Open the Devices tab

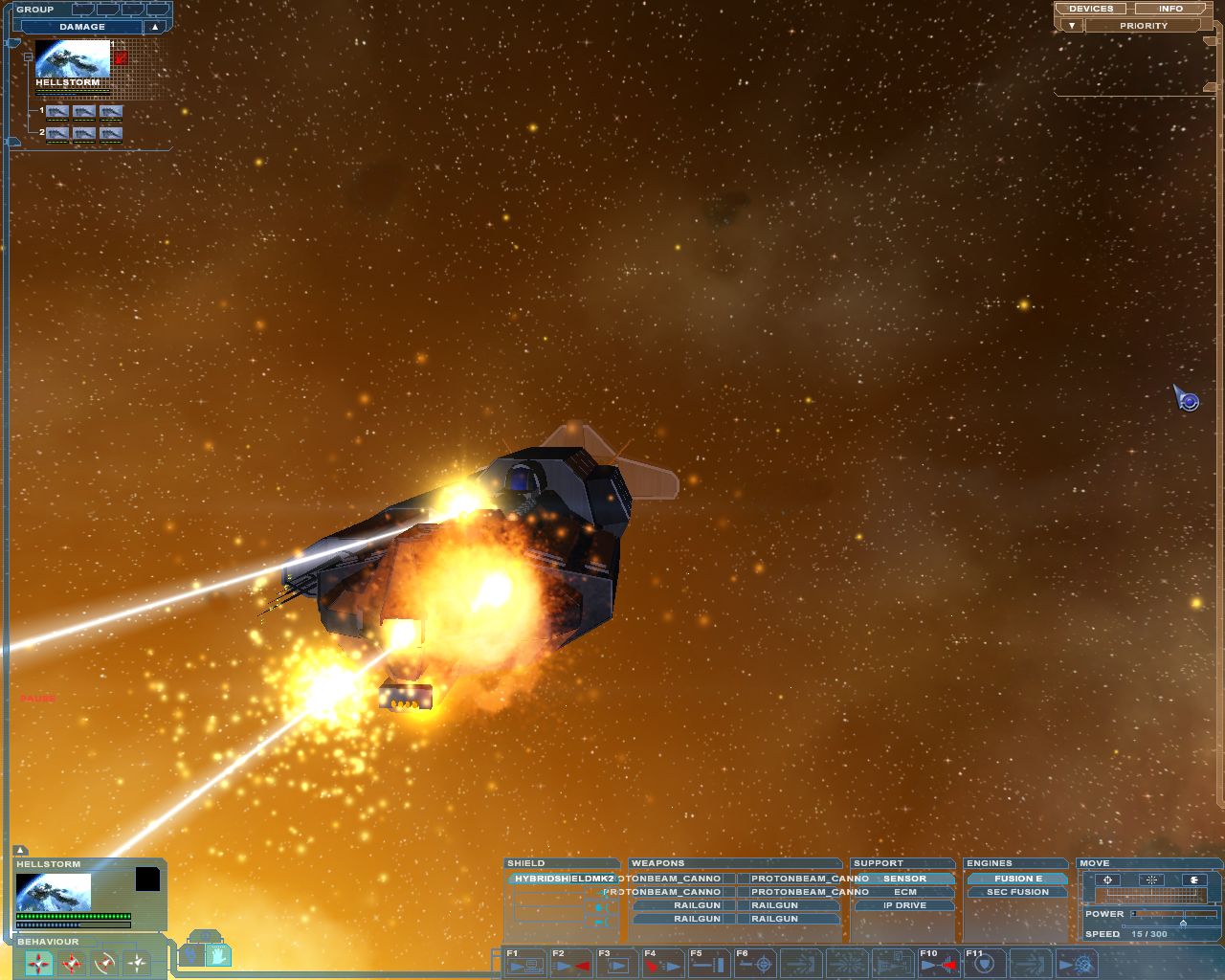pos(1091,9)
